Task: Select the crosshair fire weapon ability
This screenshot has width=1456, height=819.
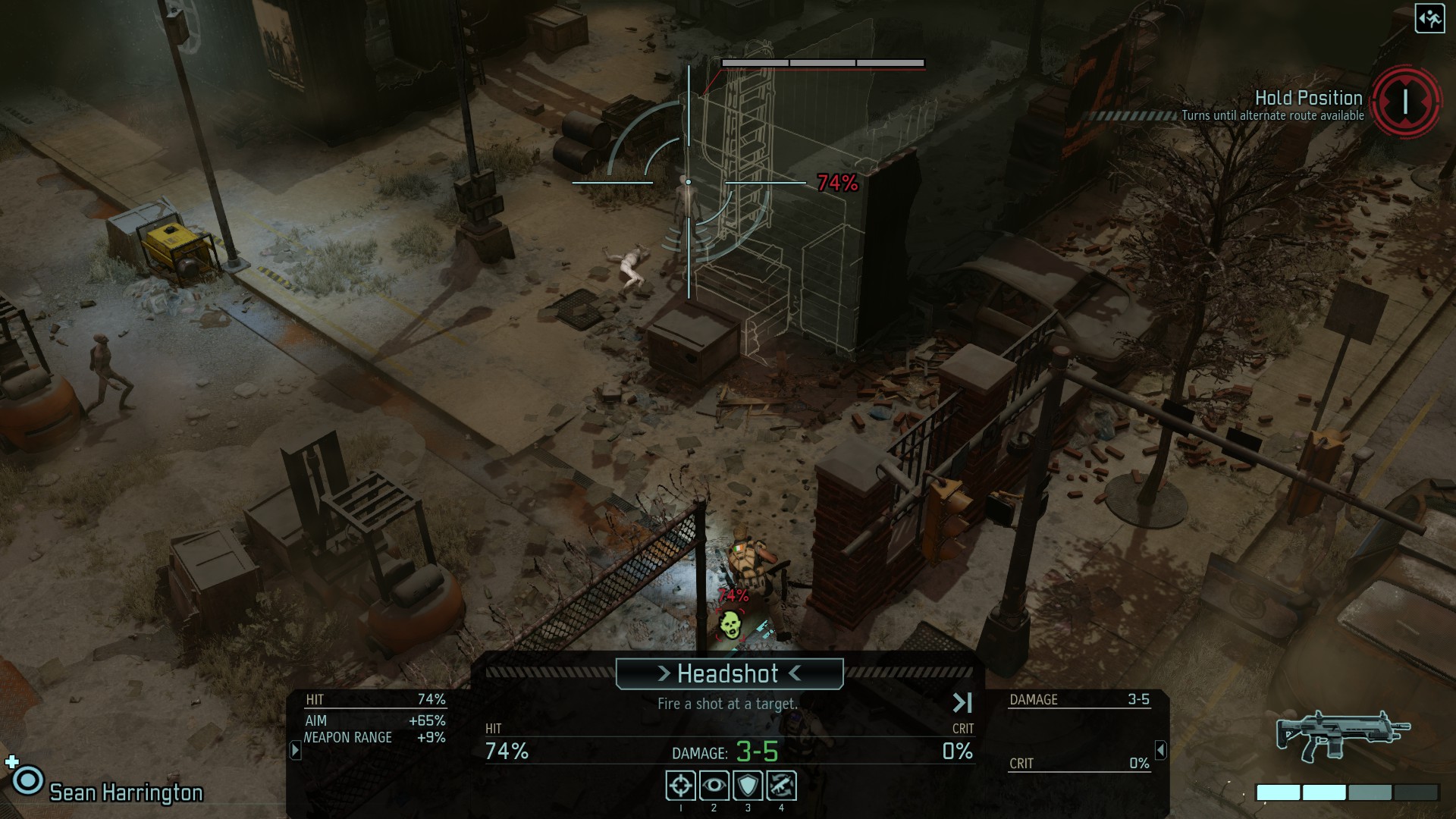Action: (680, 786)
